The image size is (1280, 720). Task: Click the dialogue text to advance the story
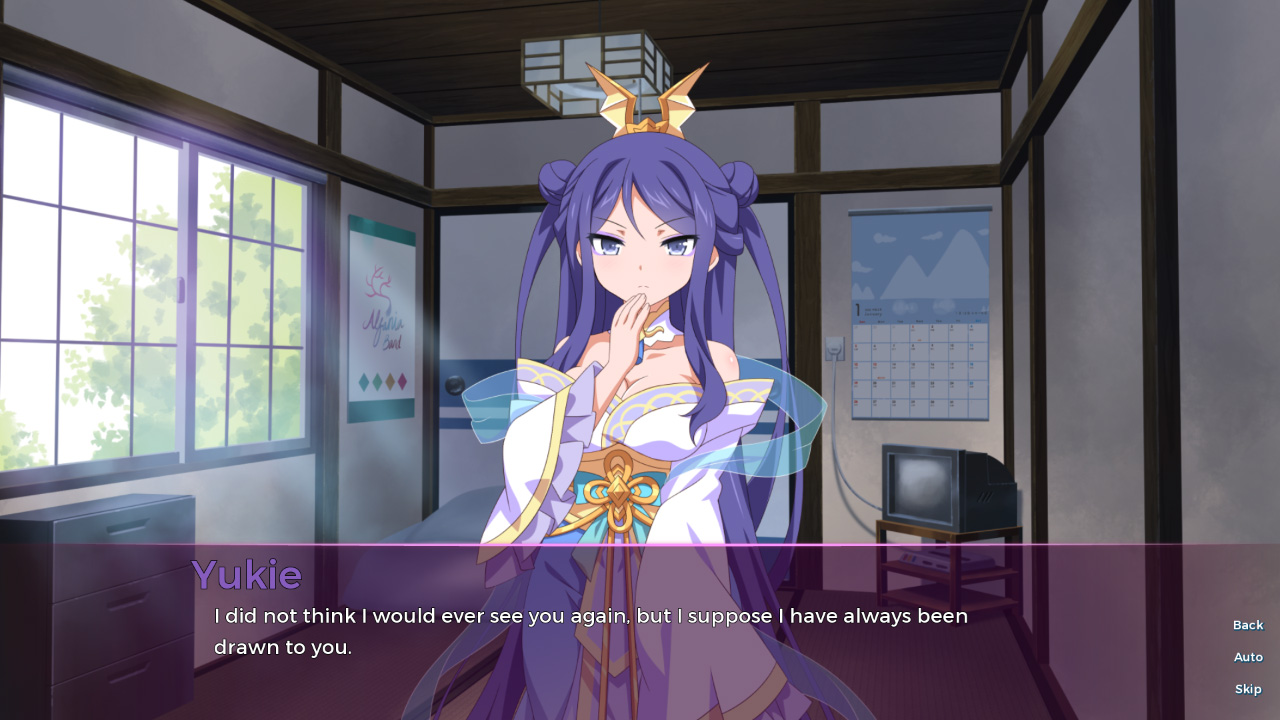click(590, 630)
